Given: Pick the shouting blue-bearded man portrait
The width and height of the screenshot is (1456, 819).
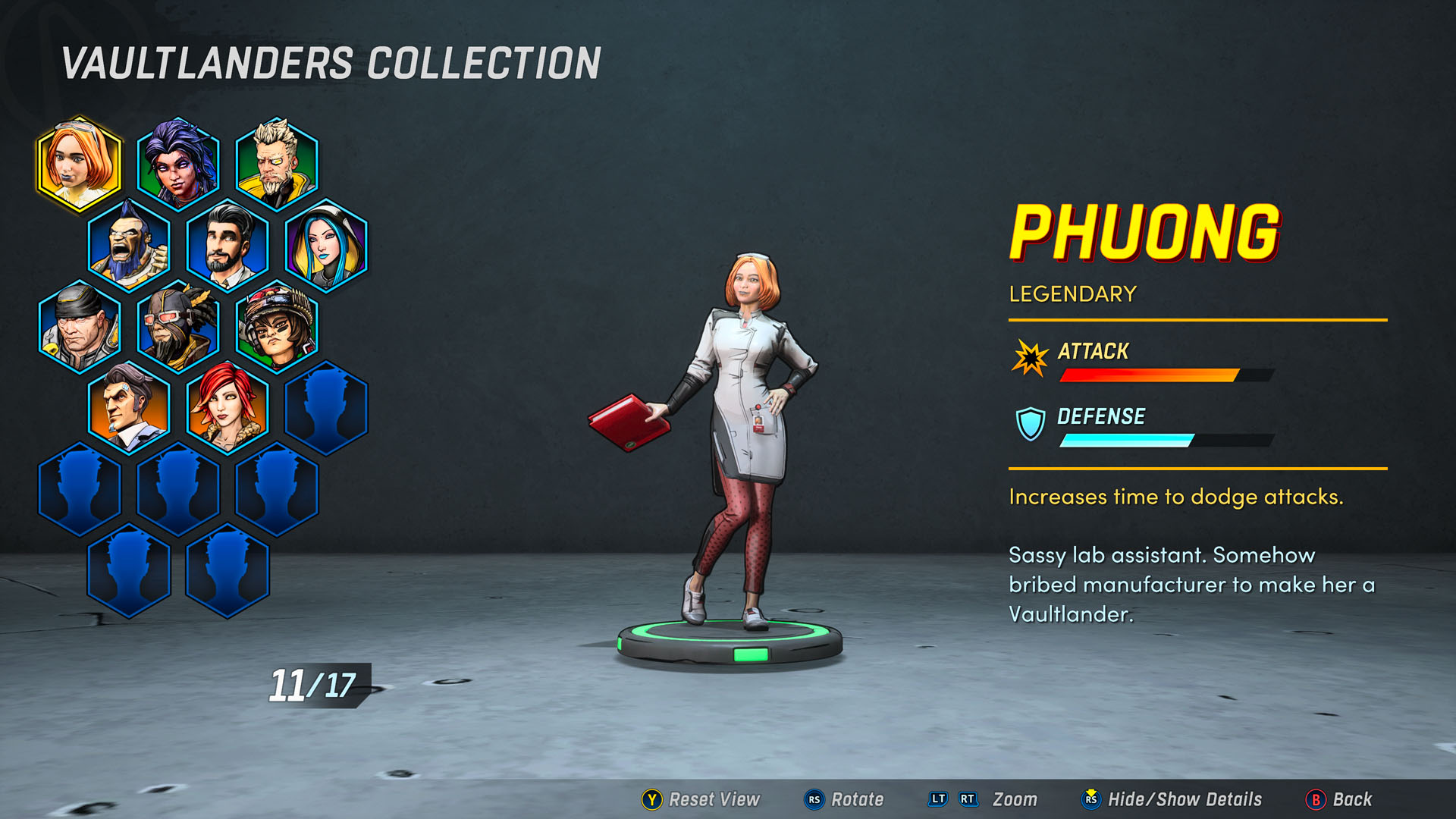Looking at the screenshot, I should coord(129,245).
